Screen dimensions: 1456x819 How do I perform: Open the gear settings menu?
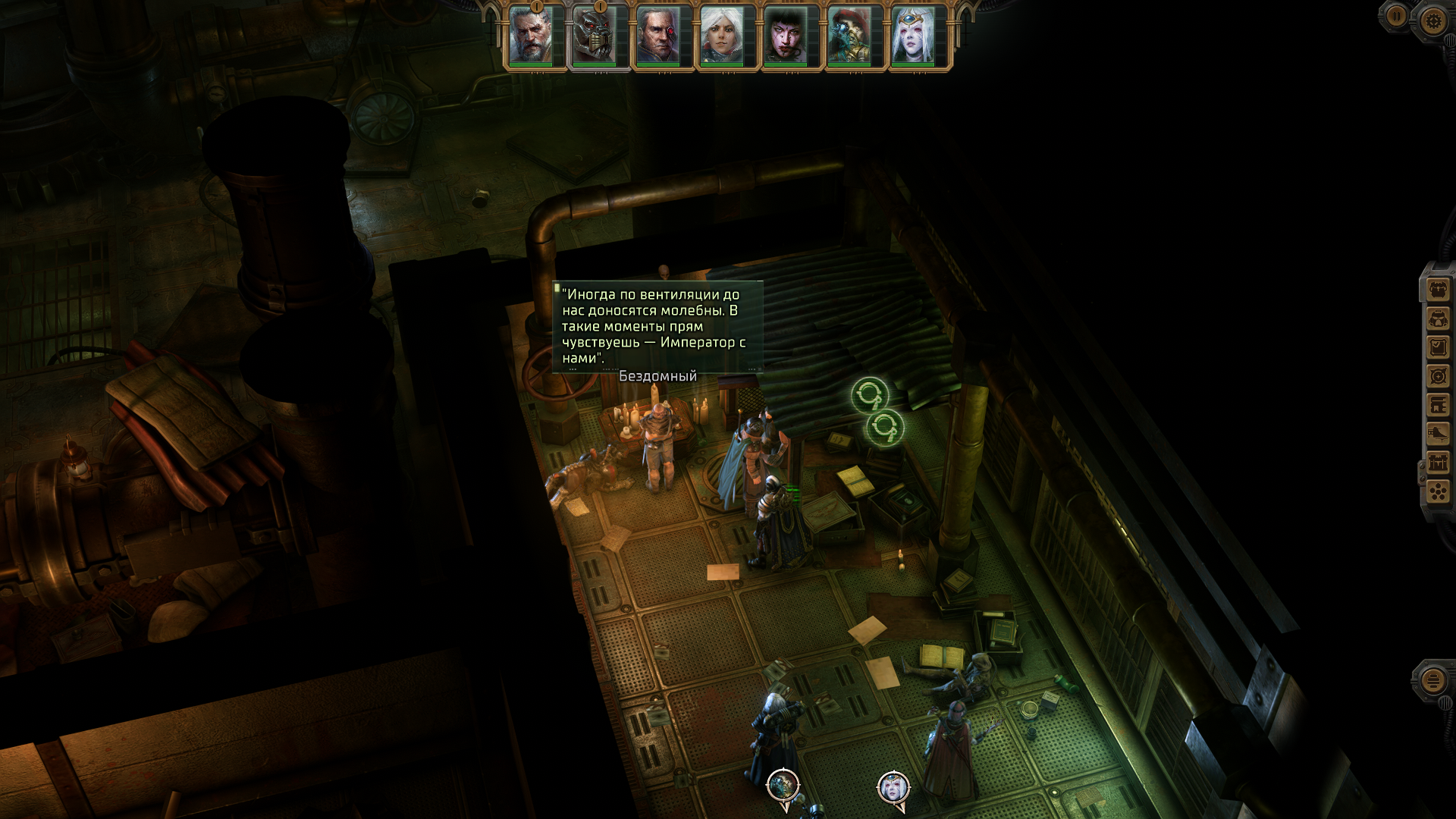pyautogui.click(x=1432, y=20)
